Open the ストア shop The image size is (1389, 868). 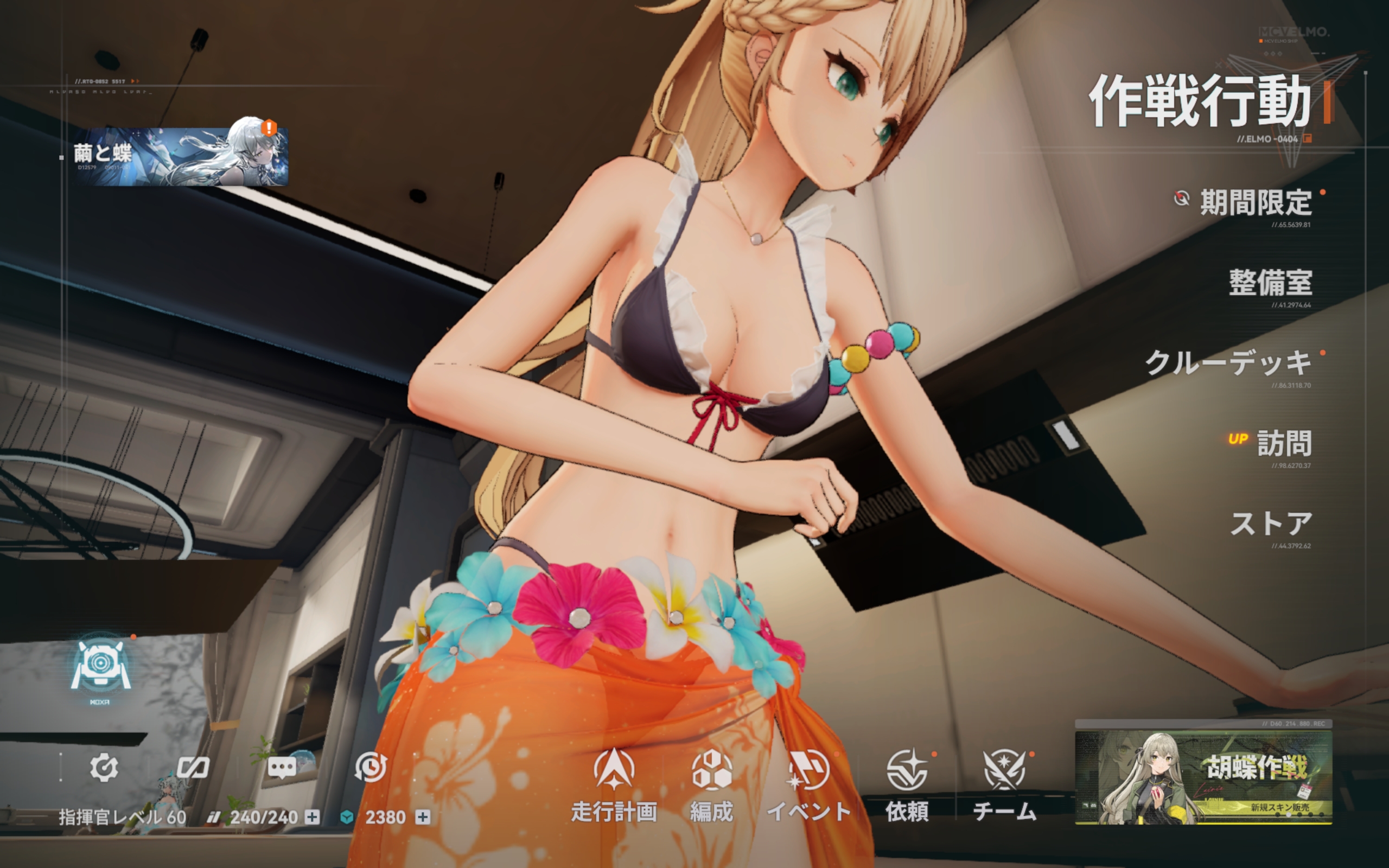coord(1271,524)
